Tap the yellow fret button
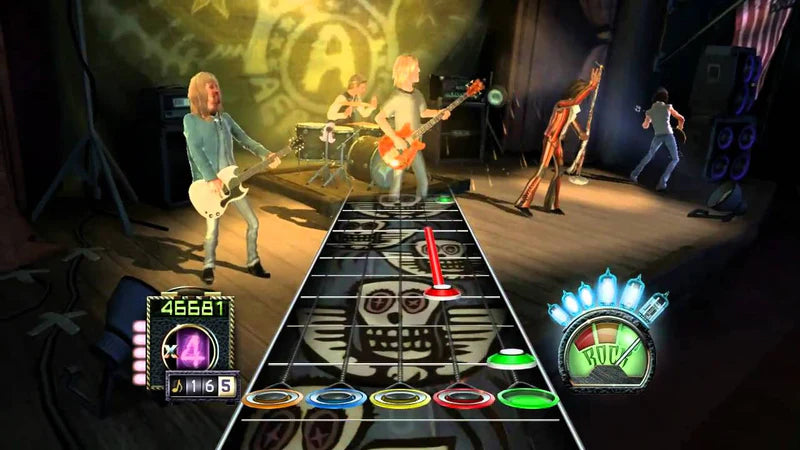Image resolution: width=800 pixels, height=450 pixels. tap(400, 398)
